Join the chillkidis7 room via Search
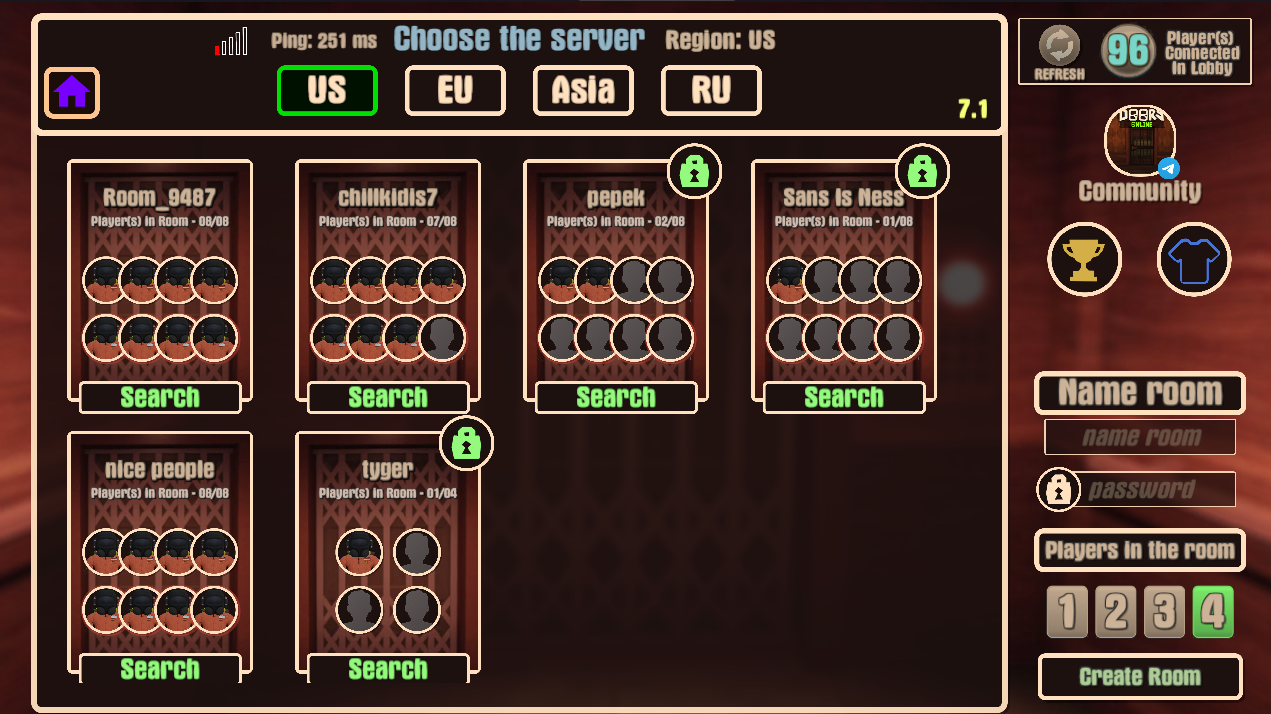The image size is (1271, 714). (x=388, y=397)
